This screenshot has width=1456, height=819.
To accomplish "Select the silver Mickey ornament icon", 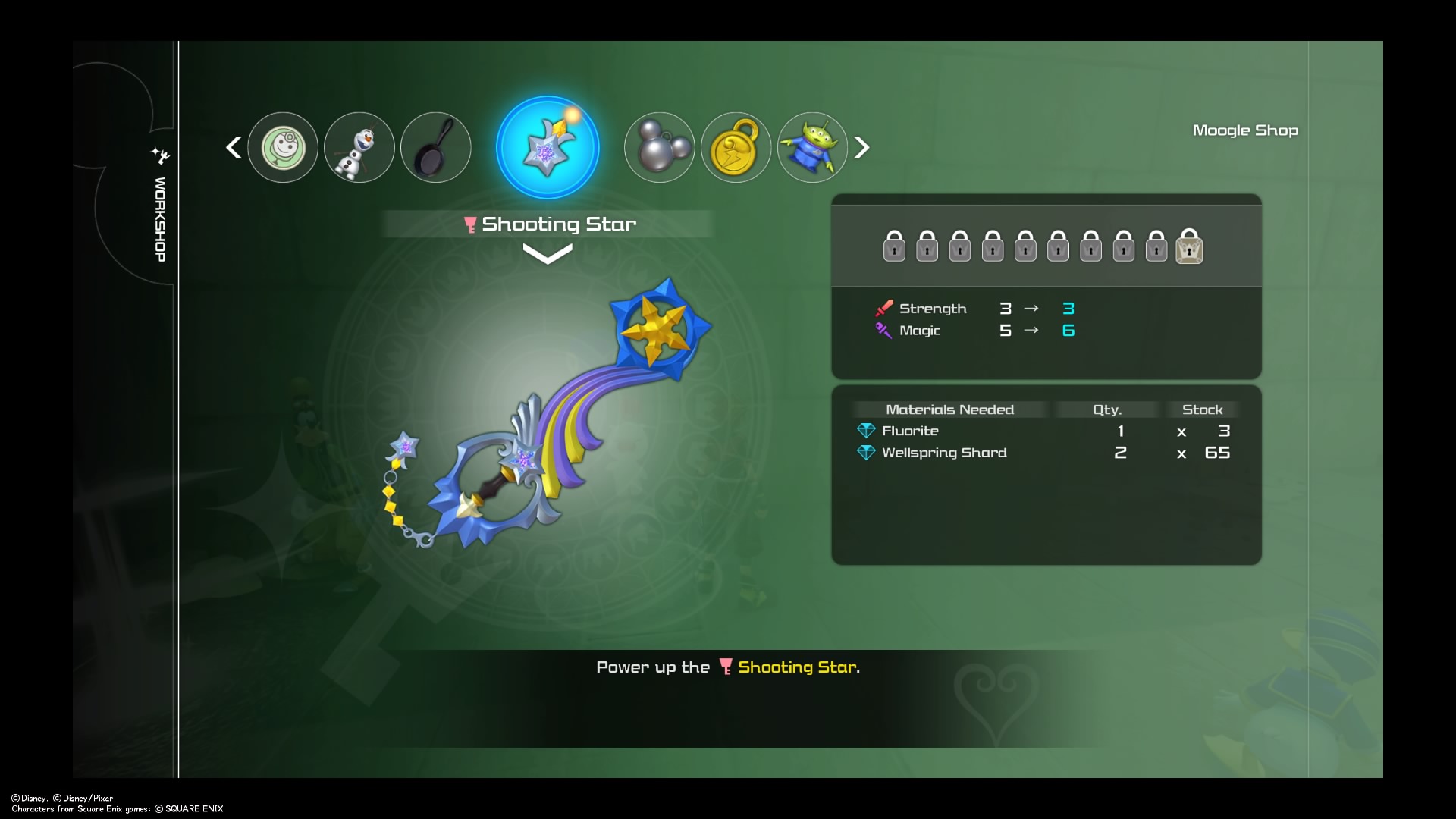I will pos(658,147).
